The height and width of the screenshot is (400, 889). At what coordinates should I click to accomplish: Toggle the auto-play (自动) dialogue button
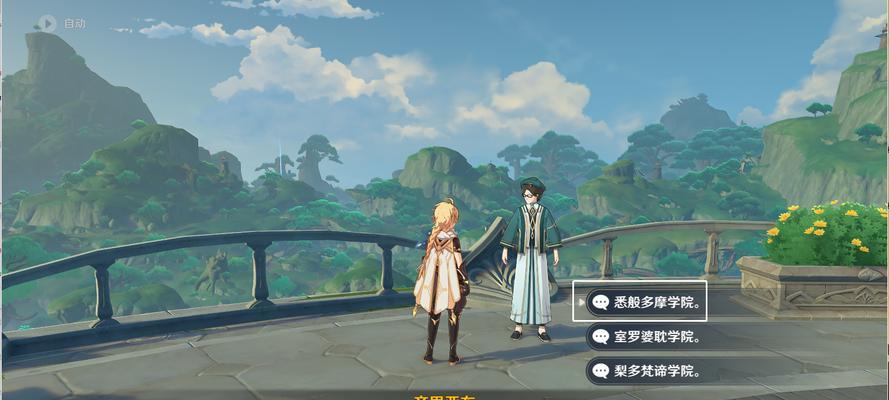pyautogui.click(x=47, y=22)
